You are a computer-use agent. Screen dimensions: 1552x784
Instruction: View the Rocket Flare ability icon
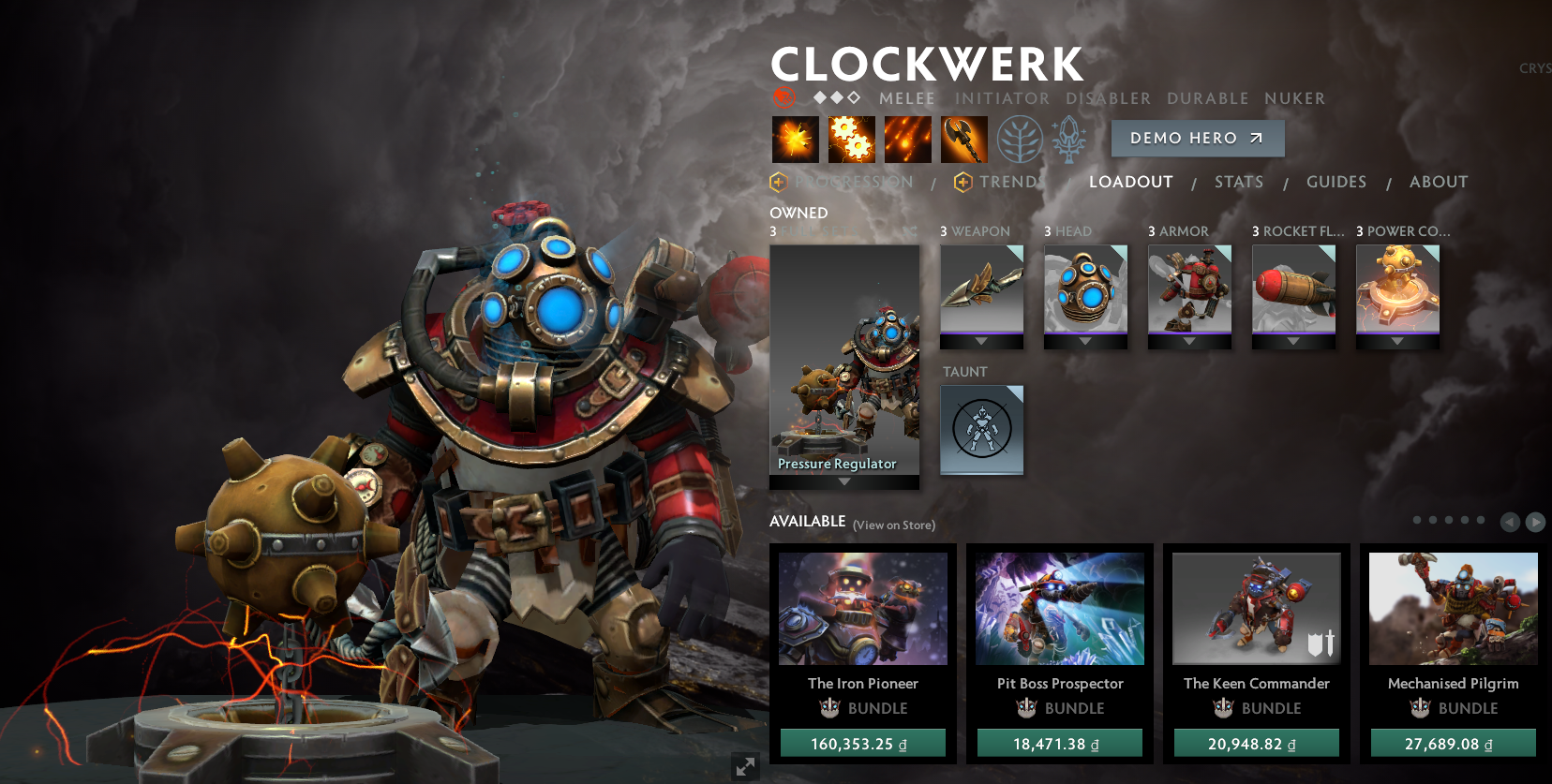pos(907,139)
